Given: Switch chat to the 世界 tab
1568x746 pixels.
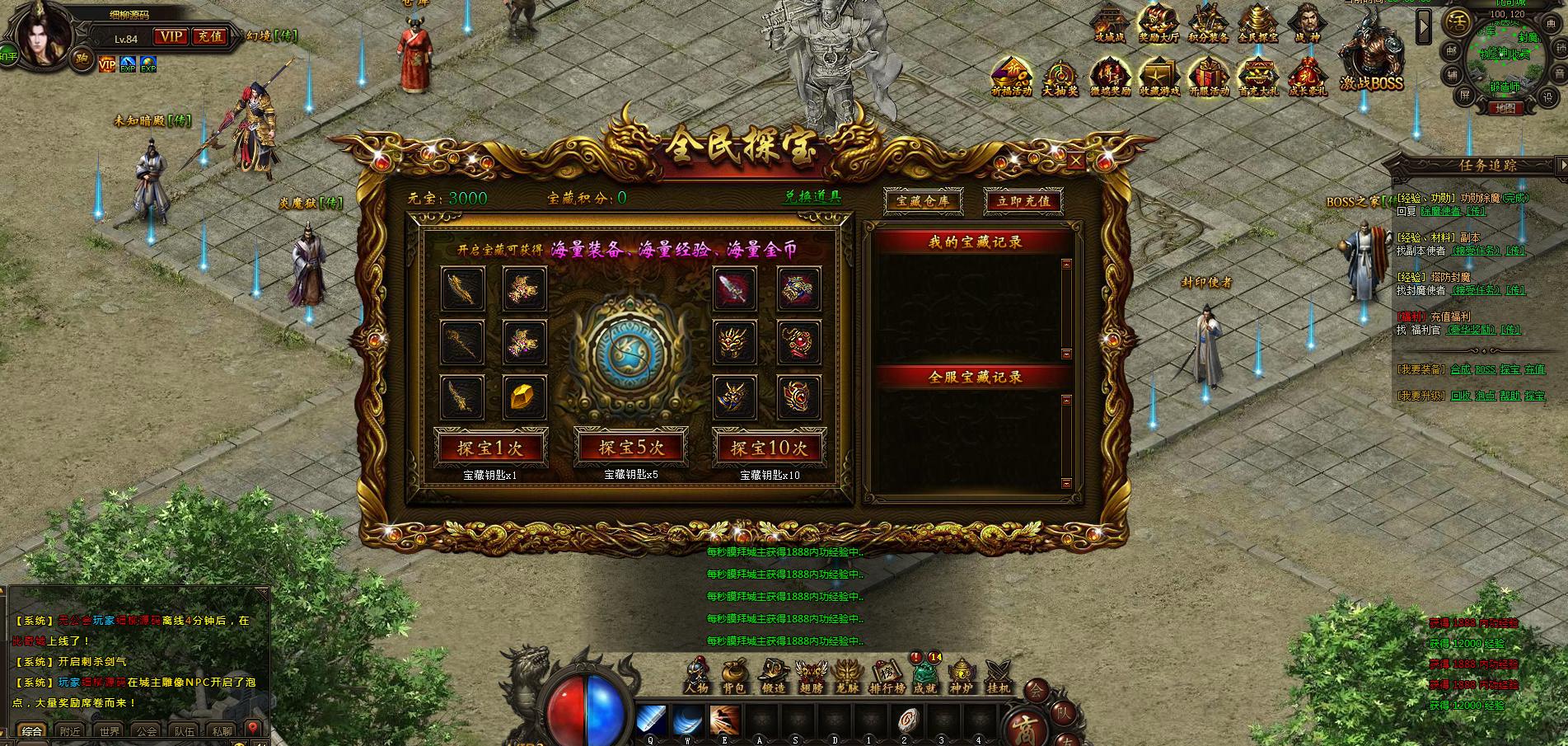Looking at the screenshot, I should 110,731.
